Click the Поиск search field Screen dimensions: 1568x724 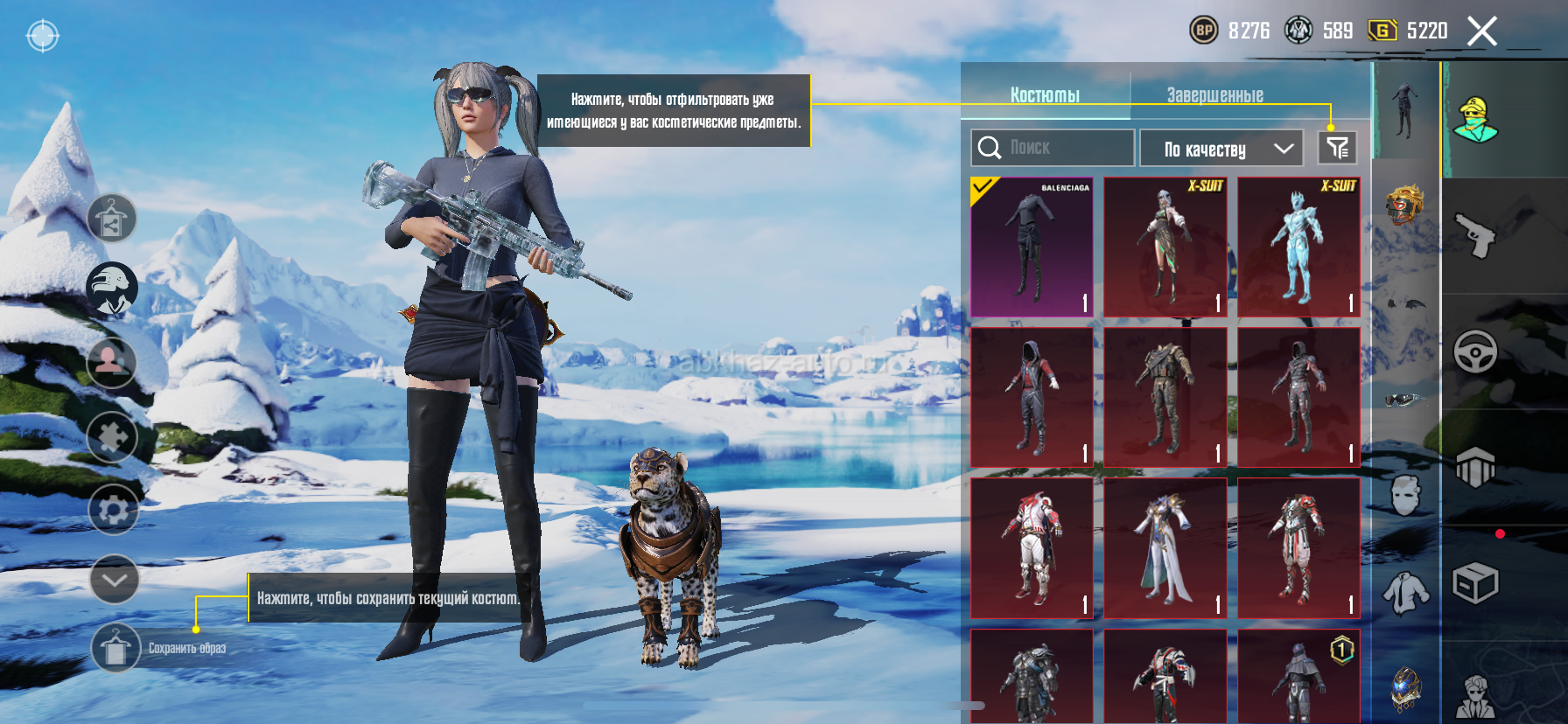click(1053, 148)
